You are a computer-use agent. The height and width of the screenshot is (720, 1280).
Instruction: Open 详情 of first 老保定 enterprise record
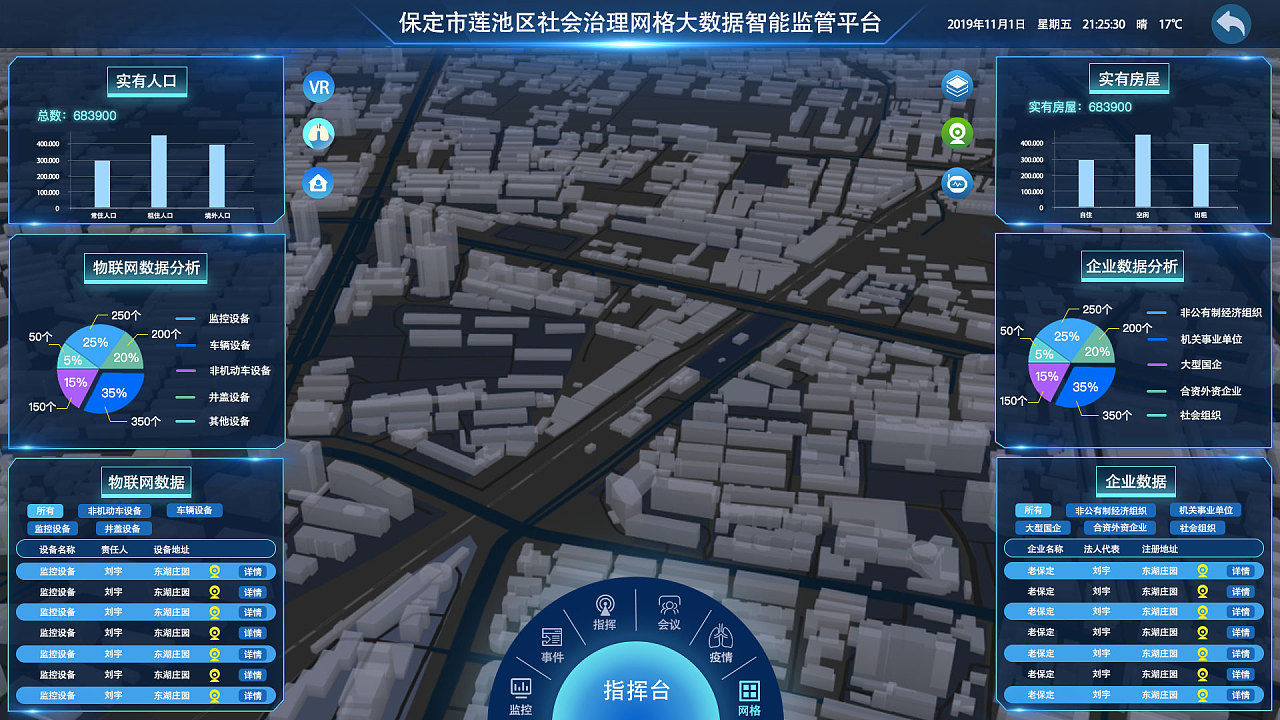[x=1240, y=571]
